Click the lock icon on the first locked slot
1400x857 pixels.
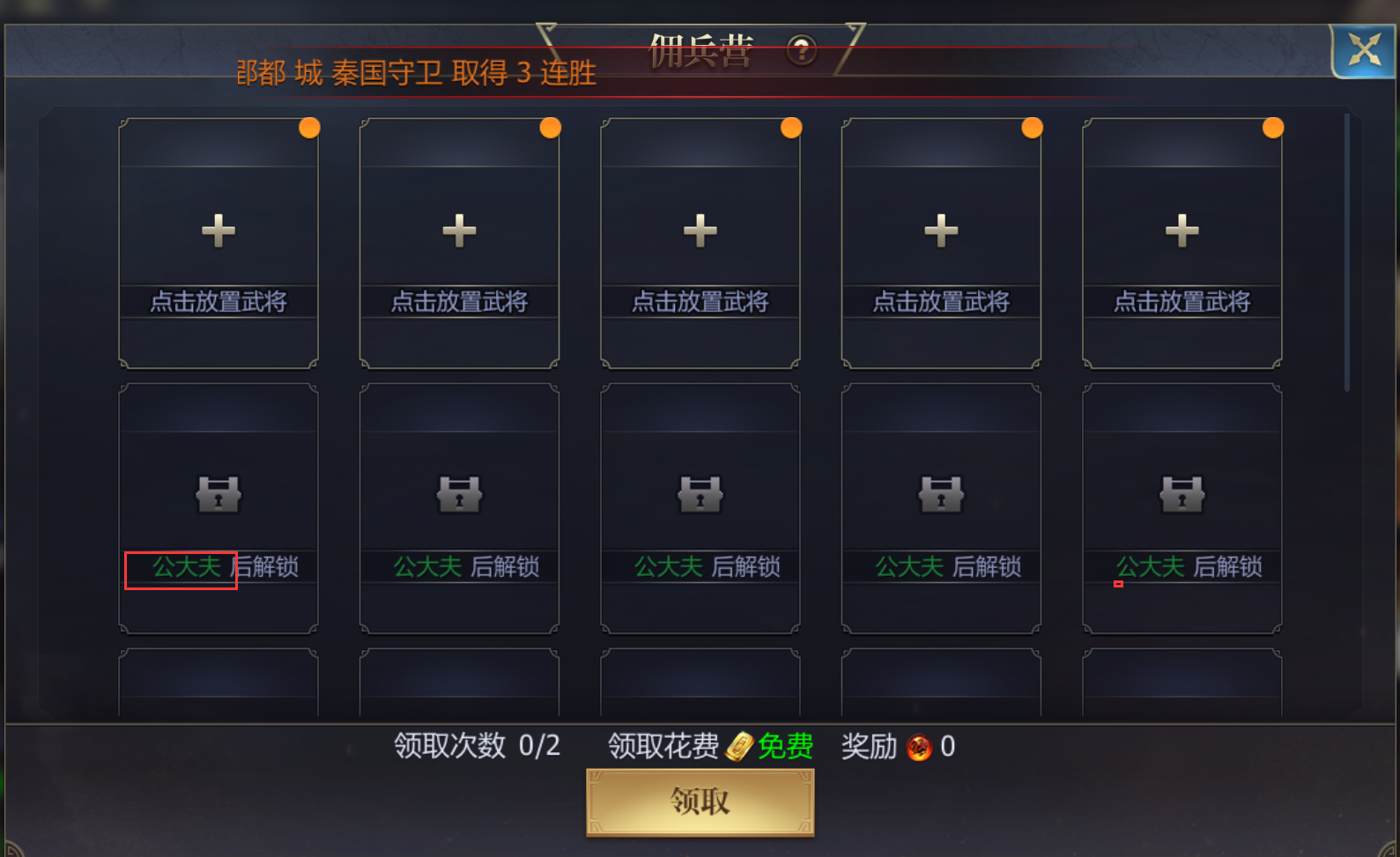click(218, 493)
